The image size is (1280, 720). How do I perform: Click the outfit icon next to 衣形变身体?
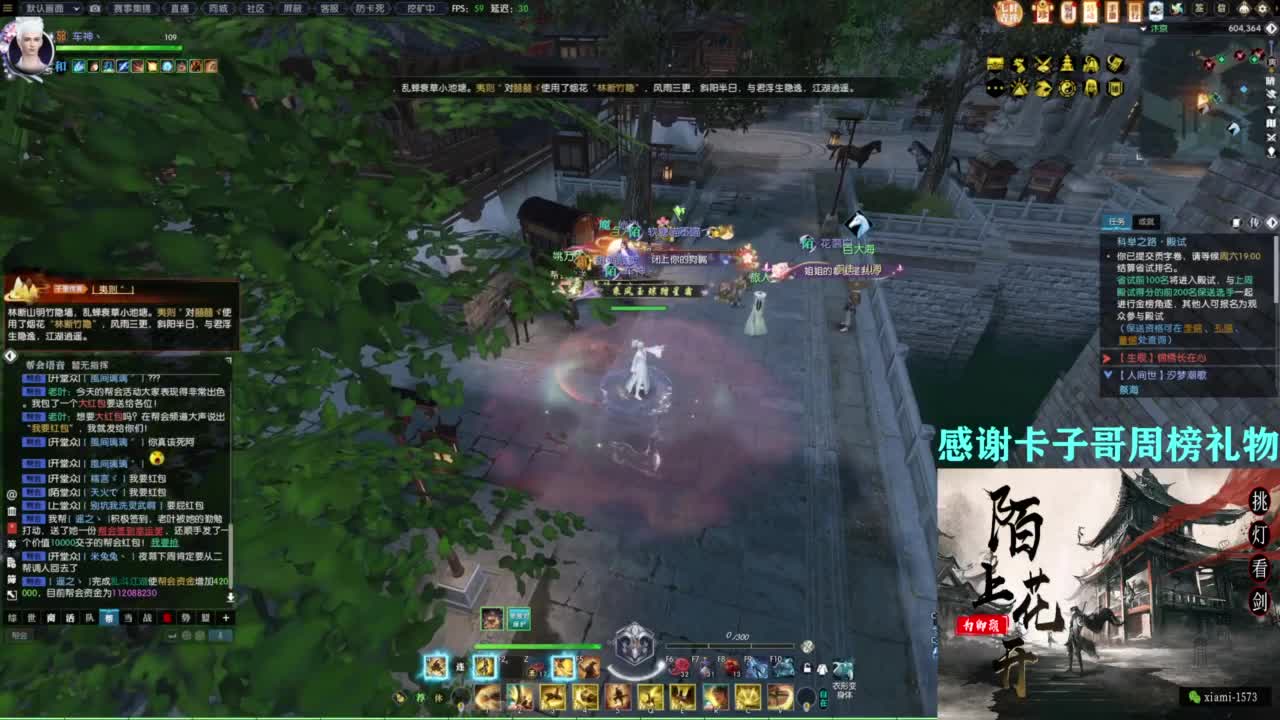[x=820, y=669]
